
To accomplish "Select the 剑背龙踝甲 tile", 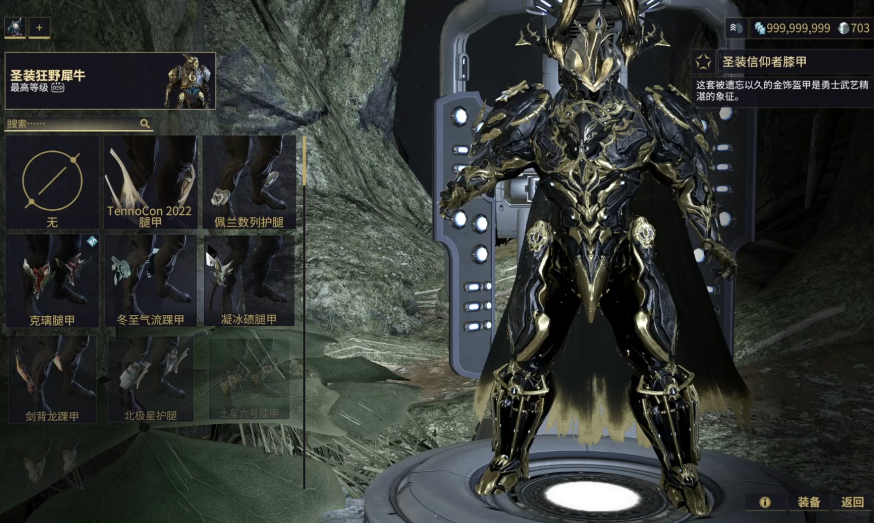I will [x=52, y=378].
